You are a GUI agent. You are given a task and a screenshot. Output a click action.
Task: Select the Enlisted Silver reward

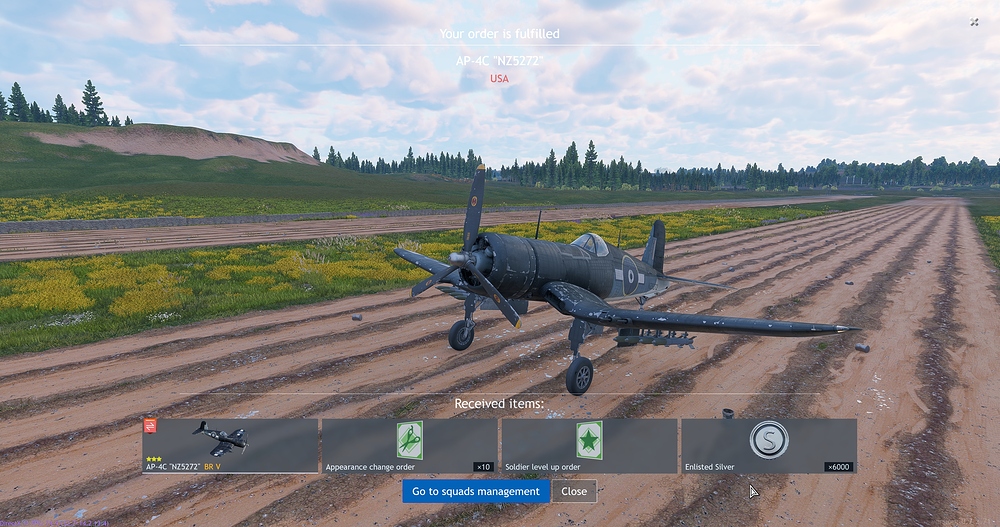(768, 446)
